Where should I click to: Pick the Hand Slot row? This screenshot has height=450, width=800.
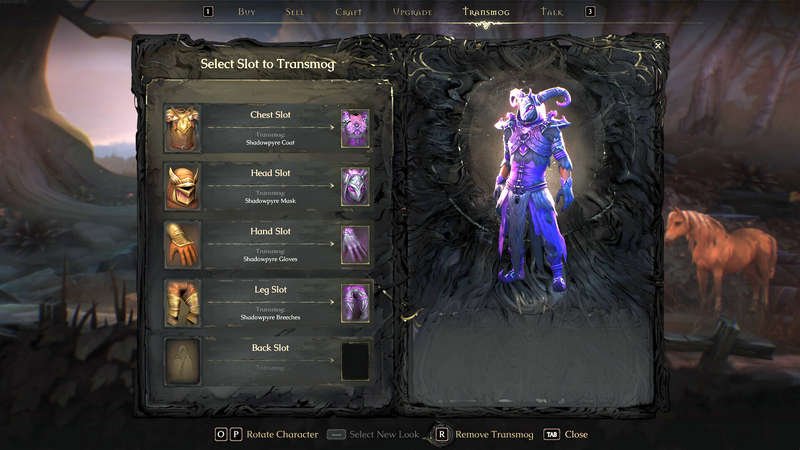[x=269, y=244]
